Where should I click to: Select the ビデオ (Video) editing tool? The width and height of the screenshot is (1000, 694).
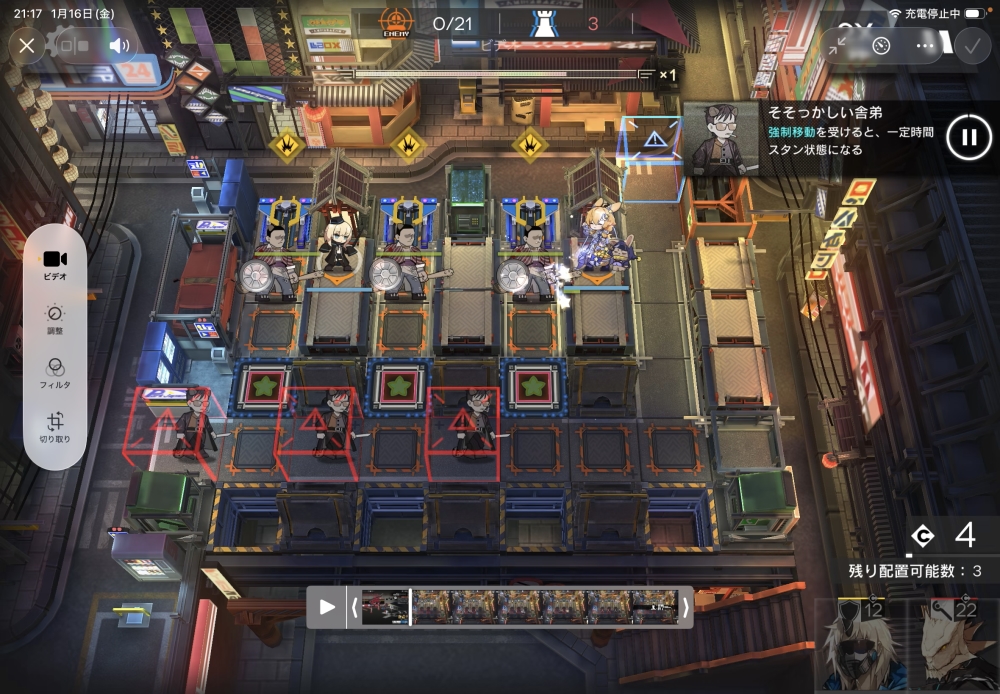tap(55, 263)
